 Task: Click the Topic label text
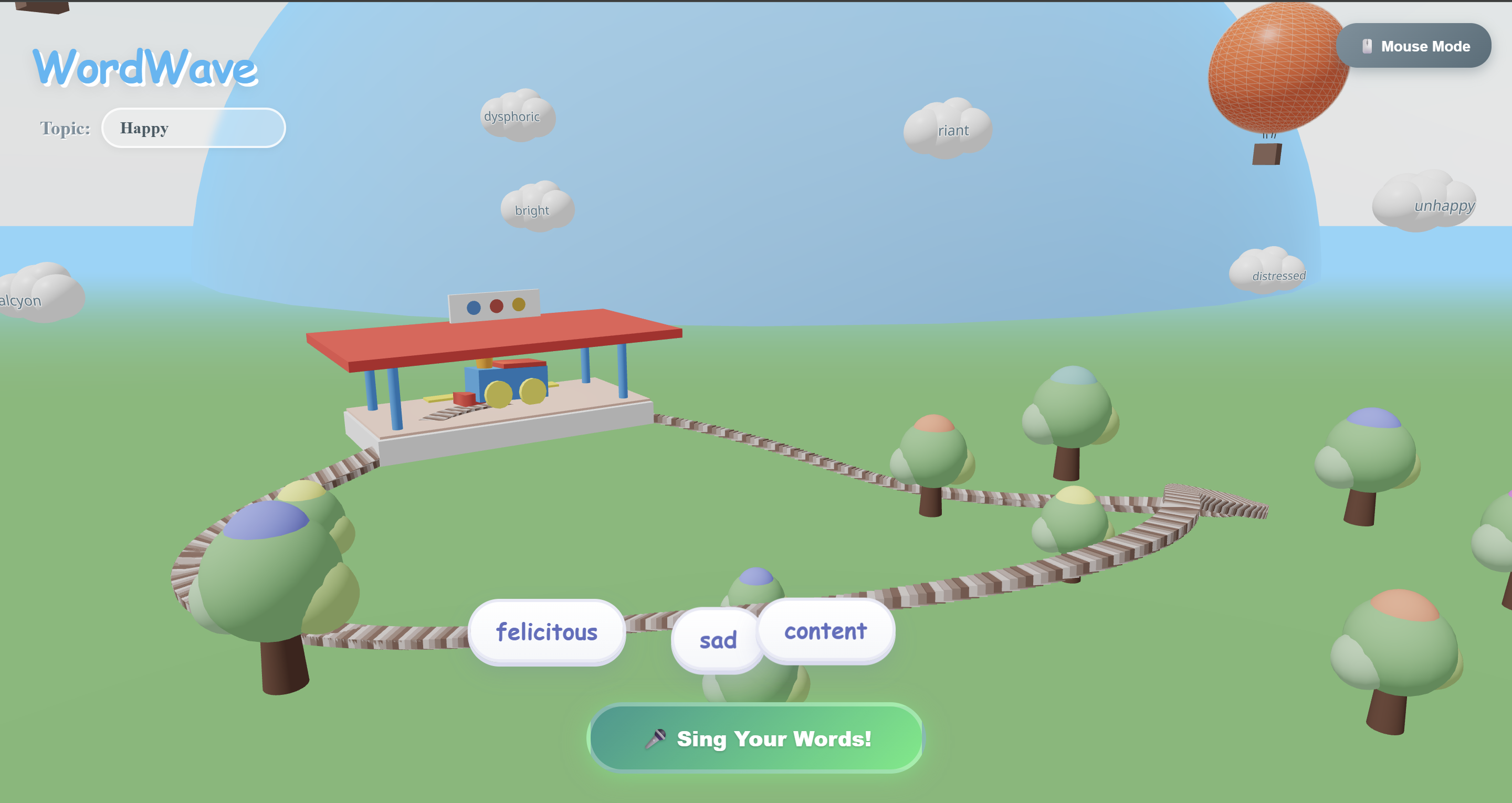[x=65, y=129]
